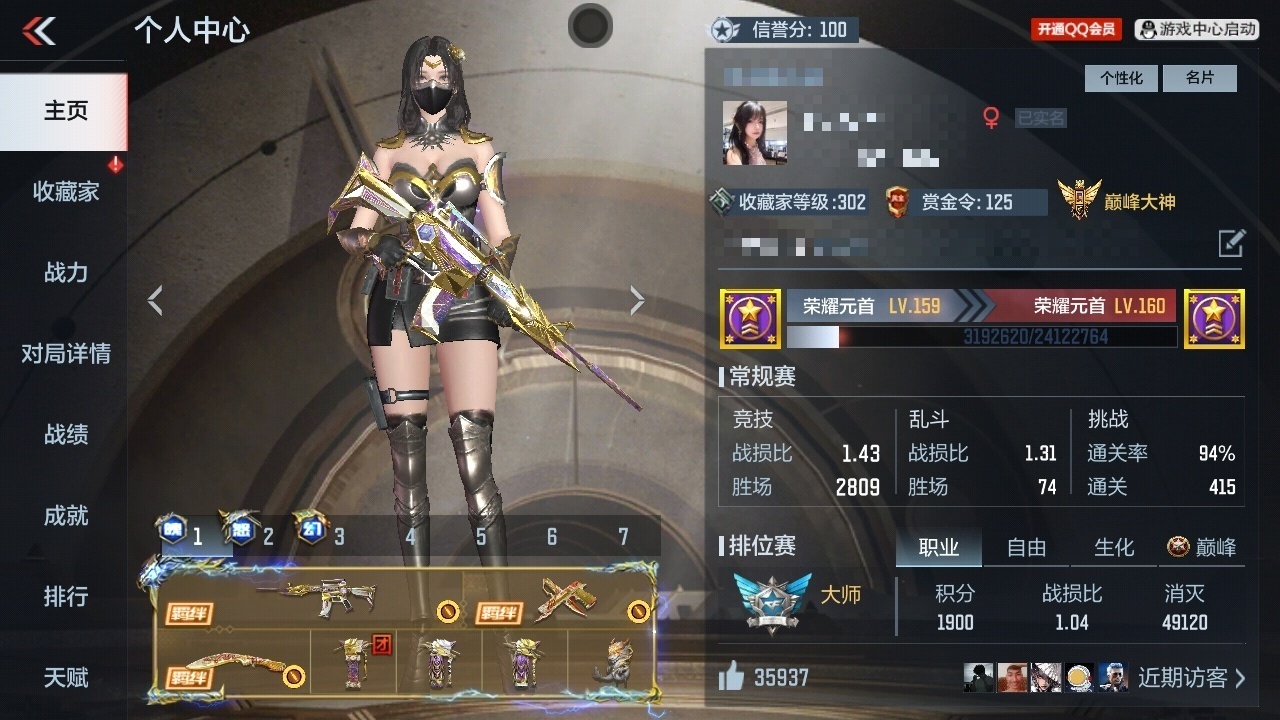Open the 名片 name card button
1280x720 pixels.
pyautogui.click(x=1200, y=78)
